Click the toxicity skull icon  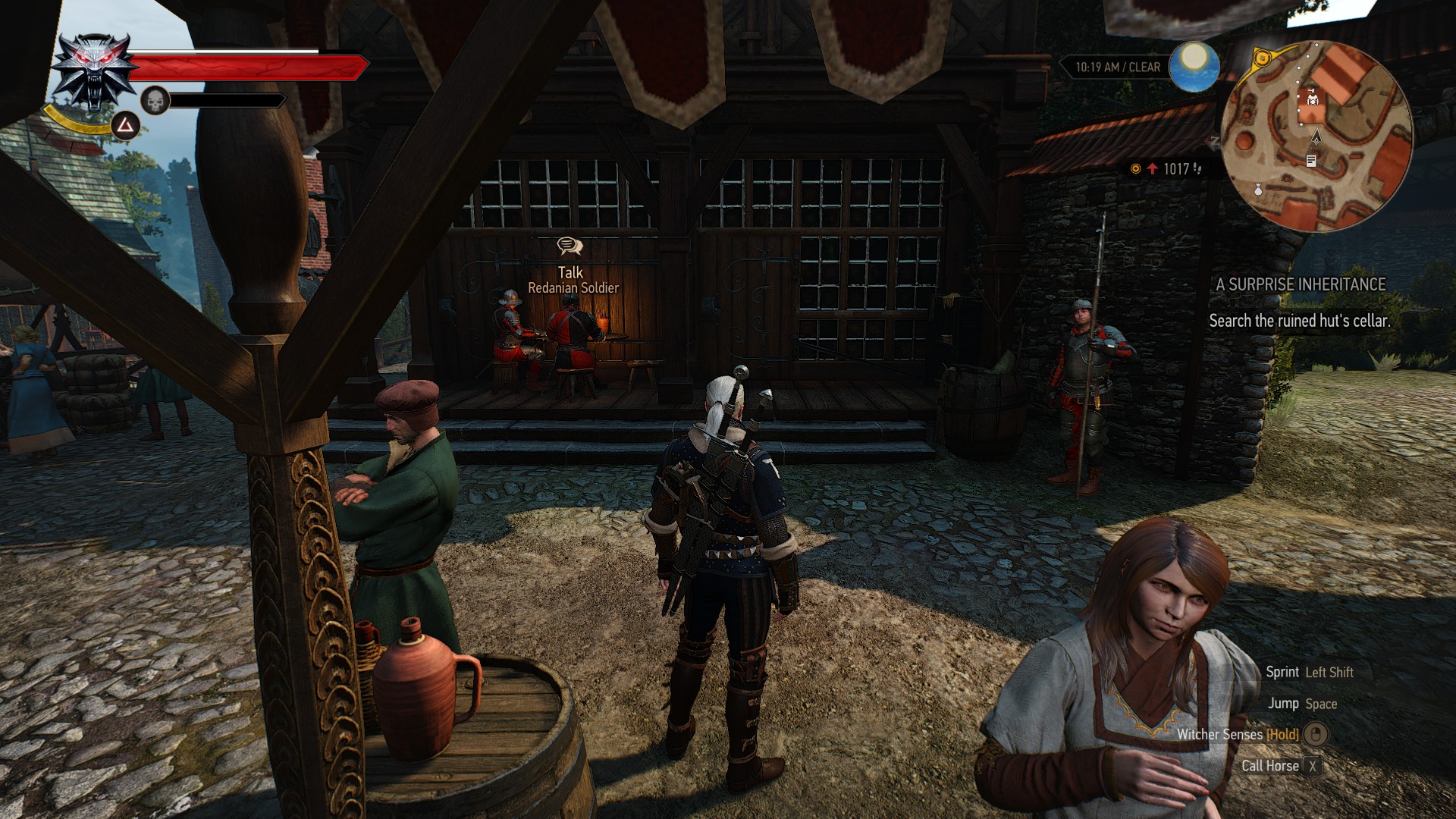[x=155, y=100]
